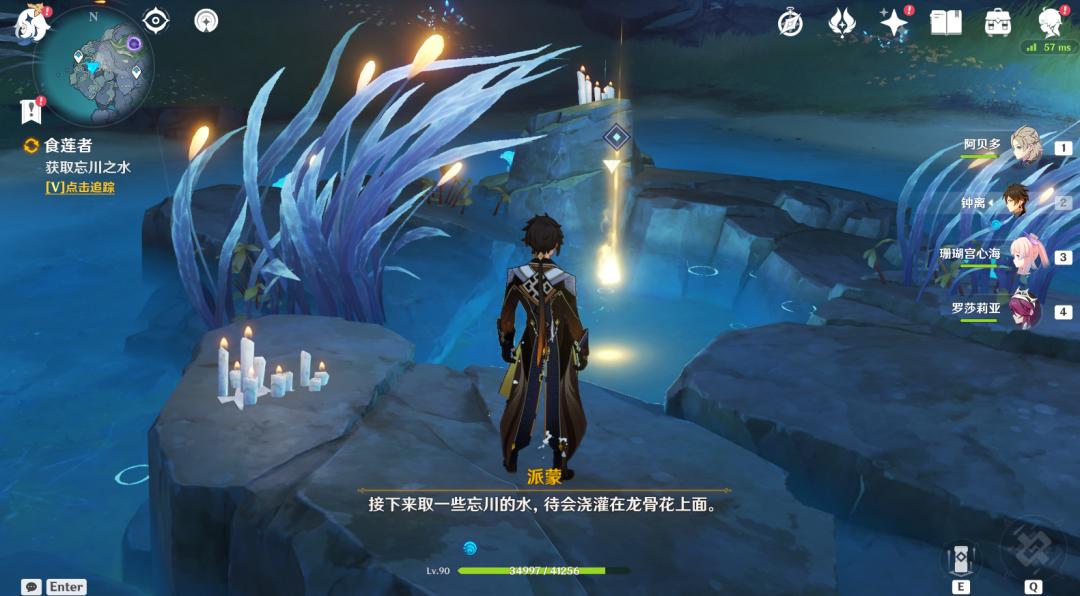This screenshot has width=1080, height=596.
Task: Open the adventurer handbook book icon
Action: click(945, 22)
